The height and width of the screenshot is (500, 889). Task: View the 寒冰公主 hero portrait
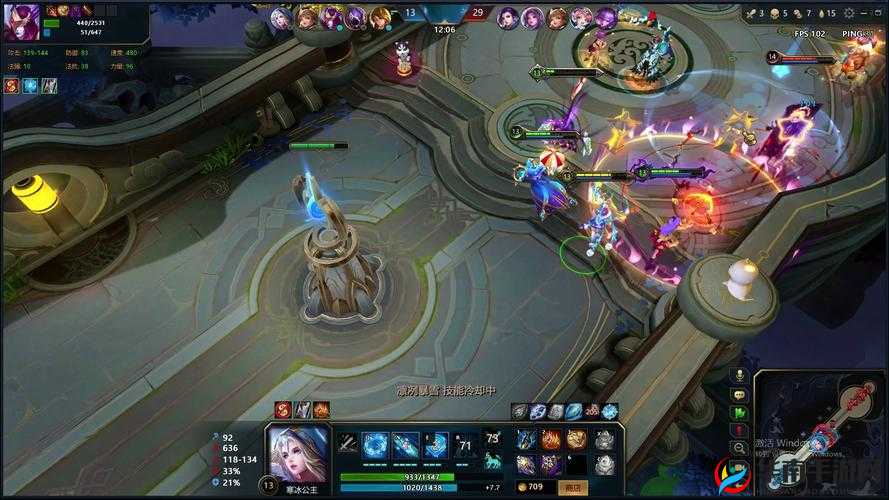[299, 452]
